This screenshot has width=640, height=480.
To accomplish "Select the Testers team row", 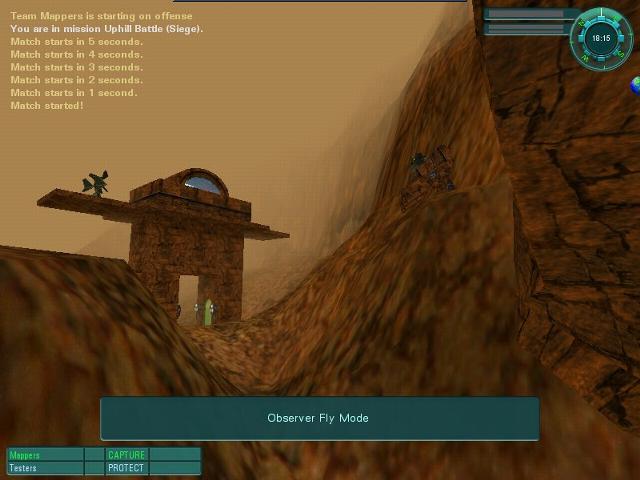I will pyautogui.click(x=45, y=468).
